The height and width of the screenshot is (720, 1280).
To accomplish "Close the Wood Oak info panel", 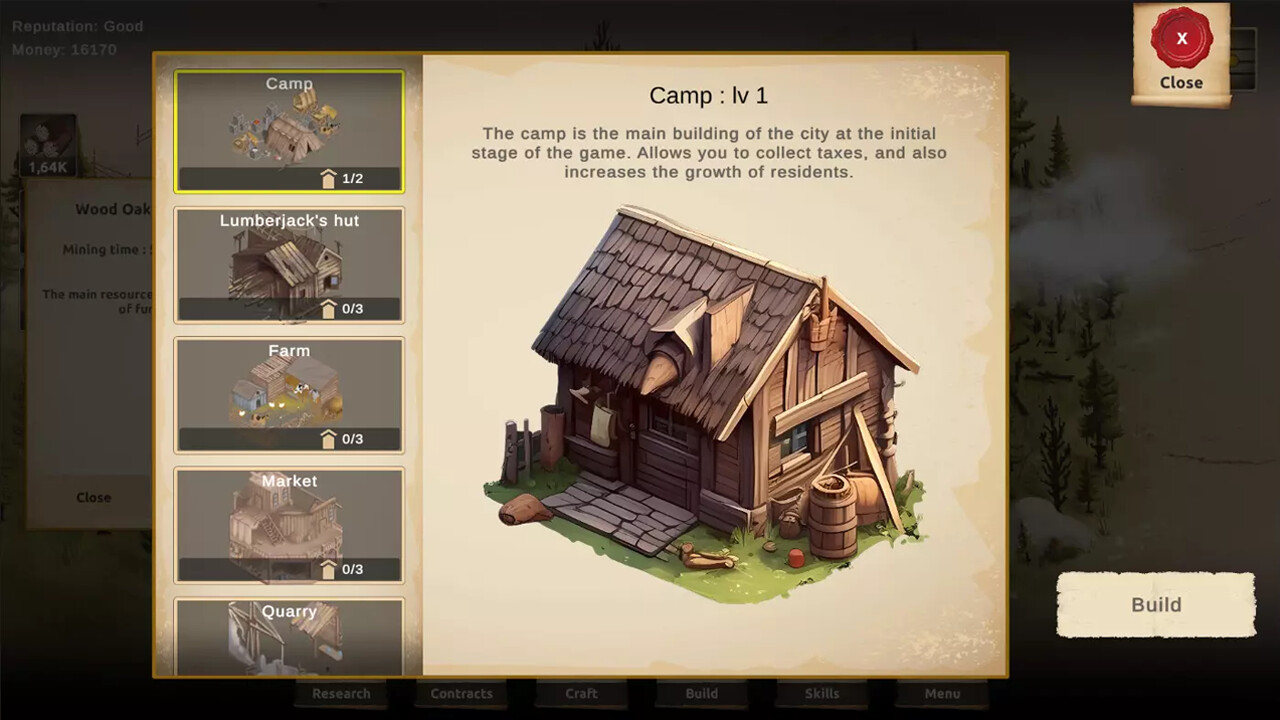I will point(95,497).
